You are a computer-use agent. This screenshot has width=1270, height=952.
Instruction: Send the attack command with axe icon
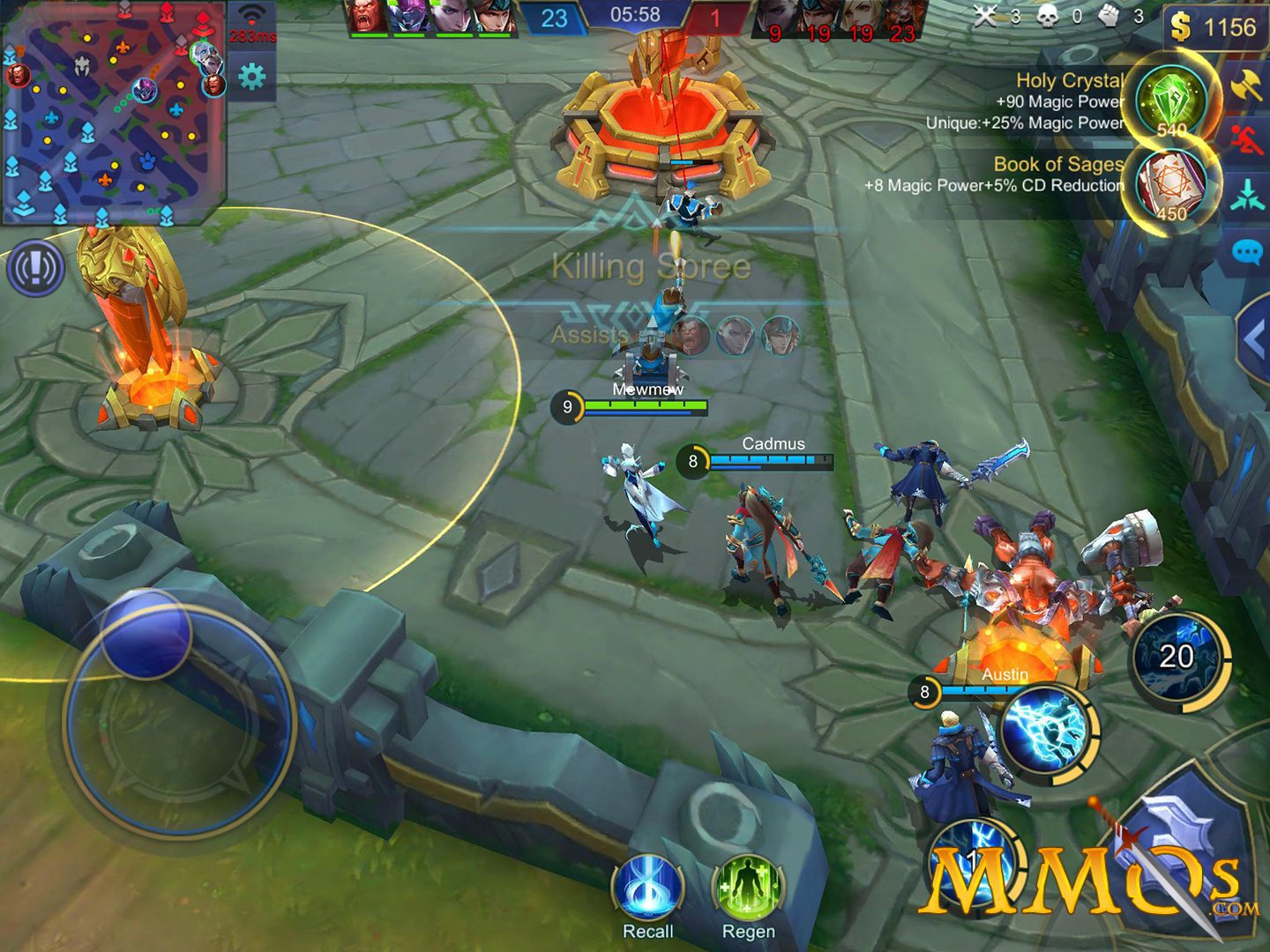tap(1247, 86)
